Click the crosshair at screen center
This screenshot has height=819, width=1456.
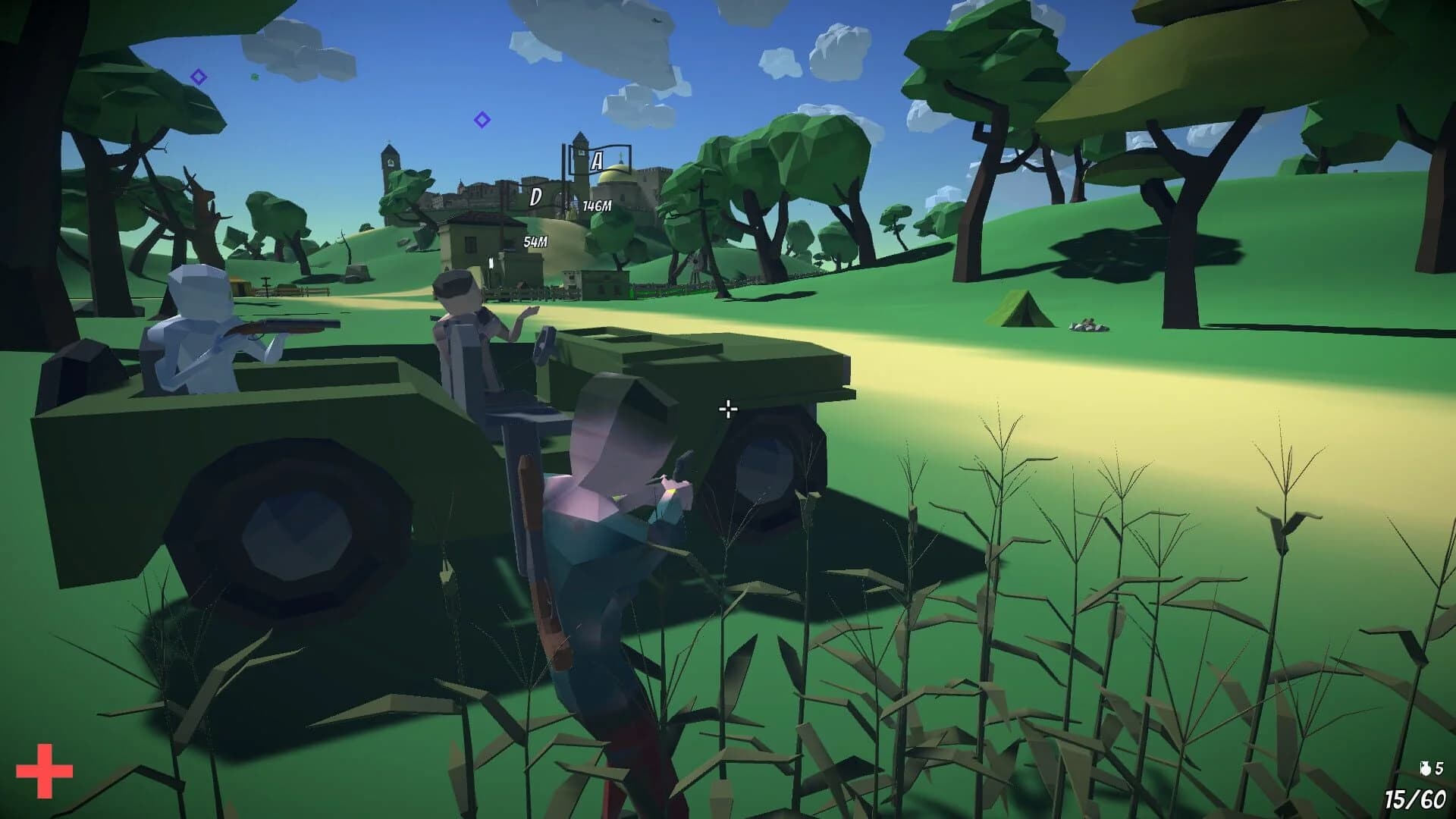pos(727,409)
